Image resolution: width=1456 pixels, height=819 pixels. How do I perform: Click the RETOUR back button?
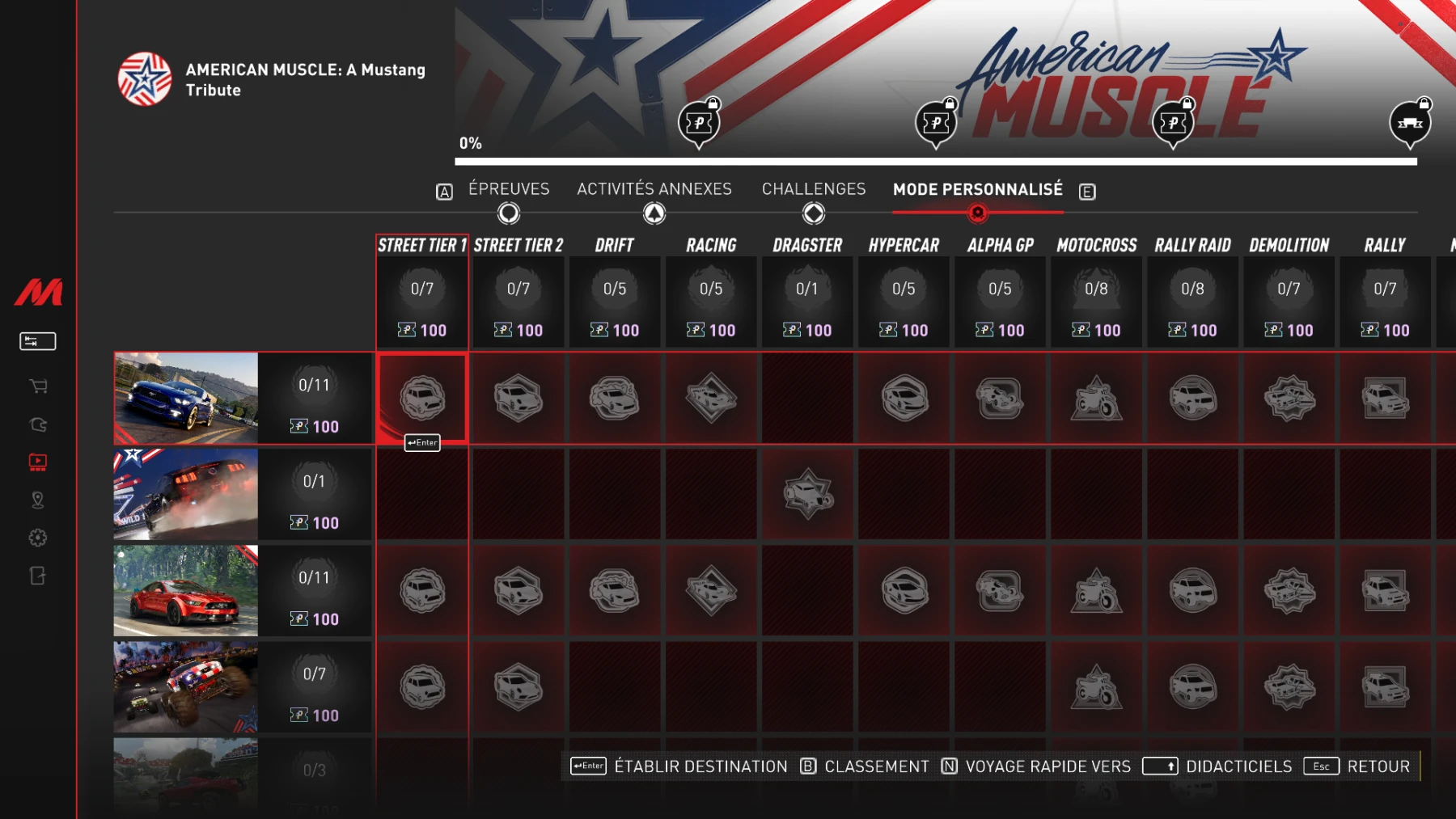(x=1378, y=766)
